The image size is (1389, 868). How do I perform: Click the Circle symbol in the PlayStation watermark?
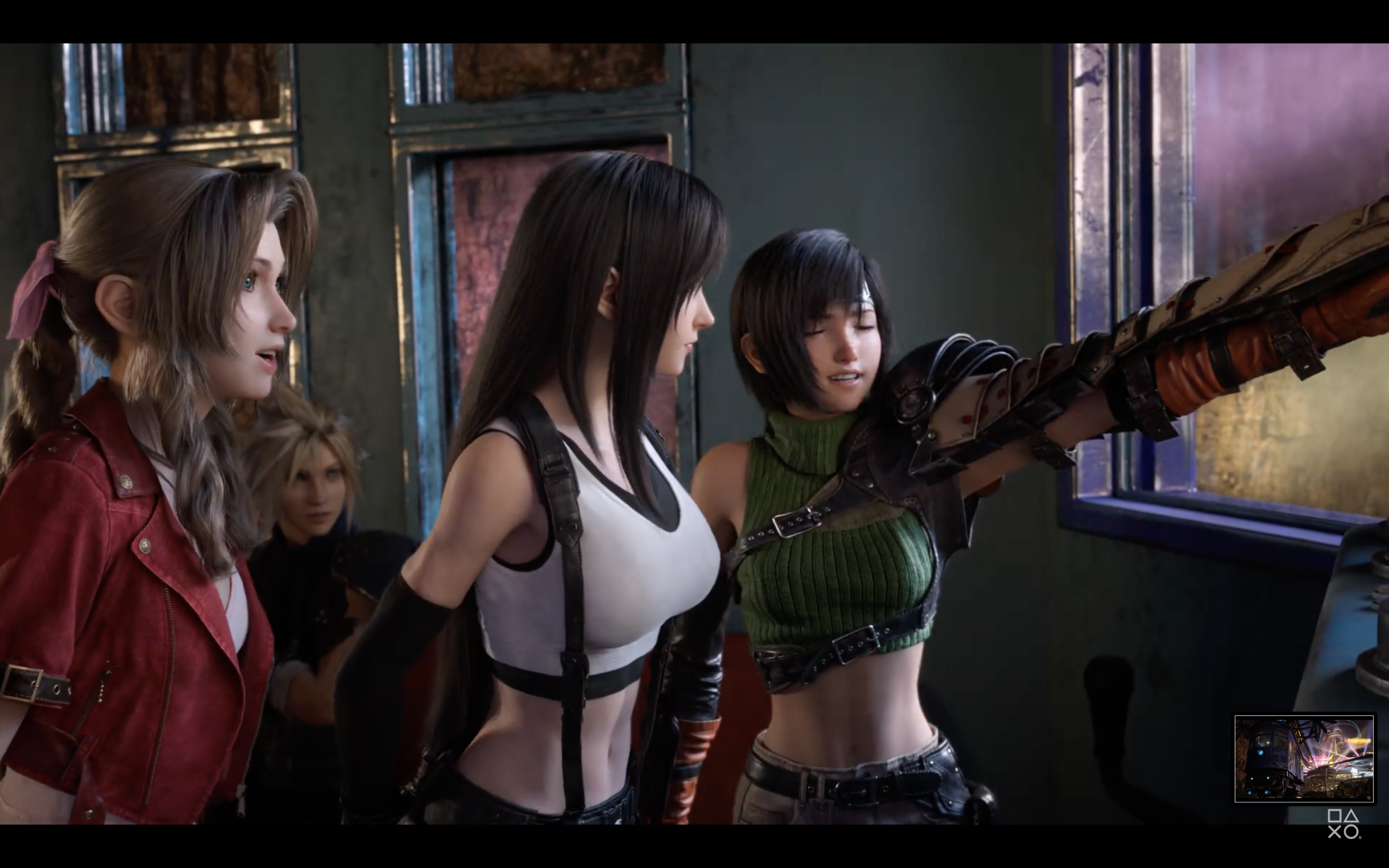[x=1351, y=832]
